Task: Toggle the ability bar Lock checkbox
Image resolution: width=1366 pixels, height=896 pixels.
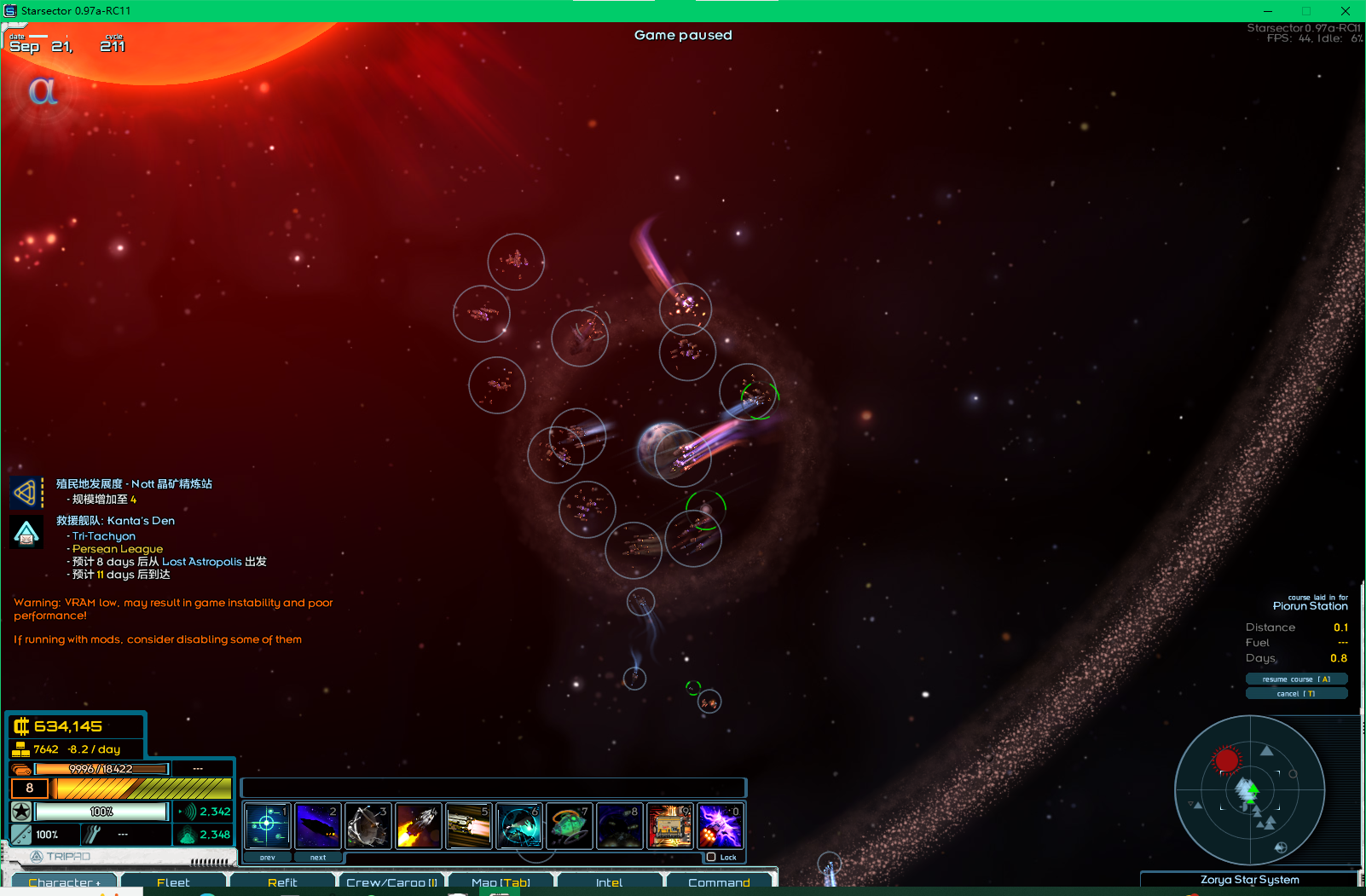Action: coord(711,857)
